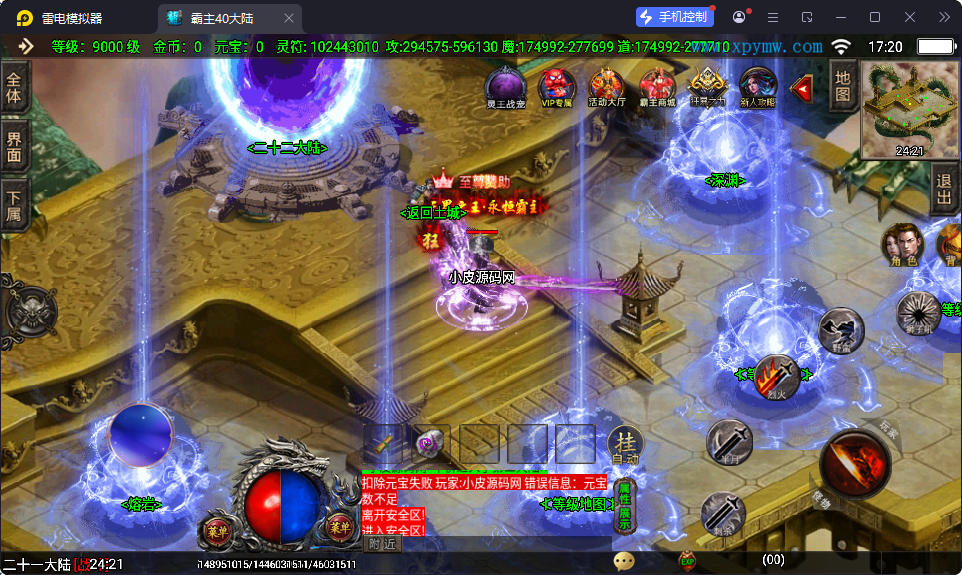Open the 灵王战宠 pet icon
Image resolution: width=962 pixels, height=575 pixels.
504,86
